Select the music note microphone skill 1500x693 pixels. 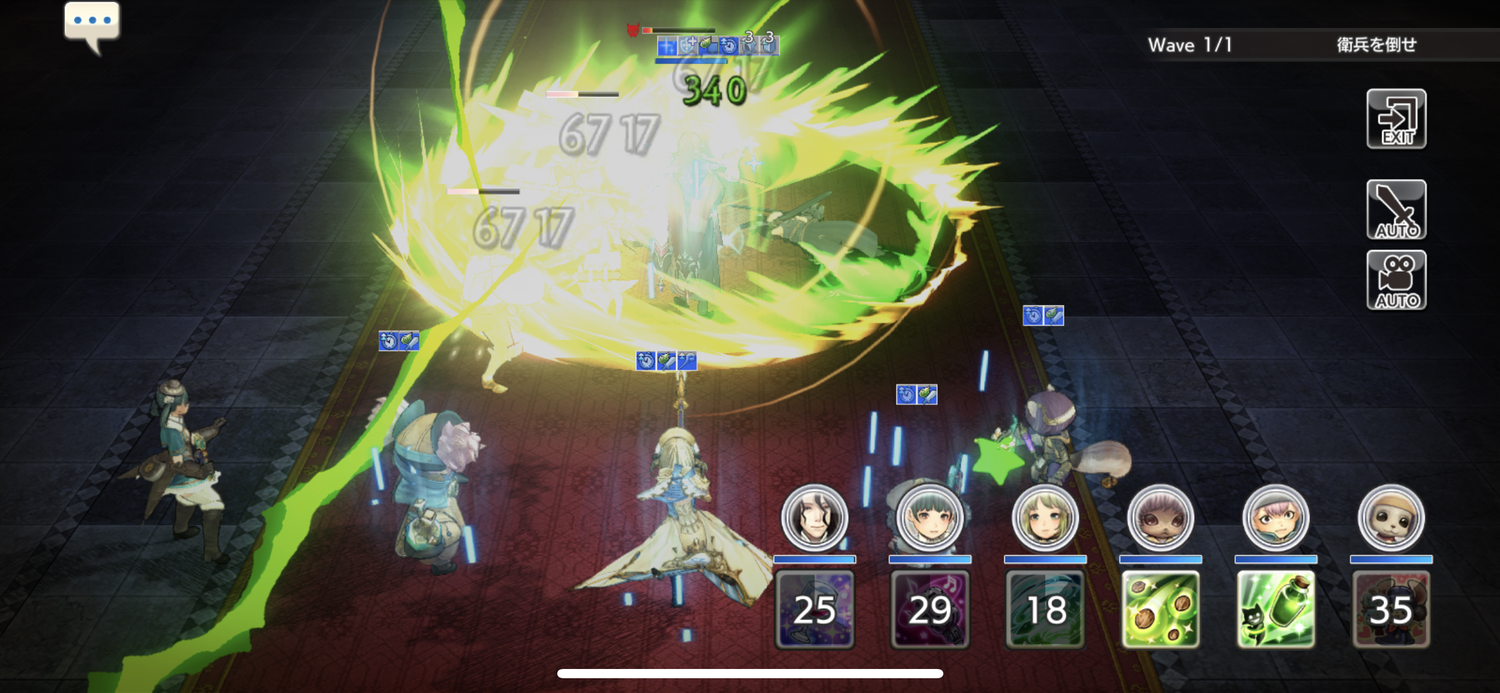click(x=930, y=608)
